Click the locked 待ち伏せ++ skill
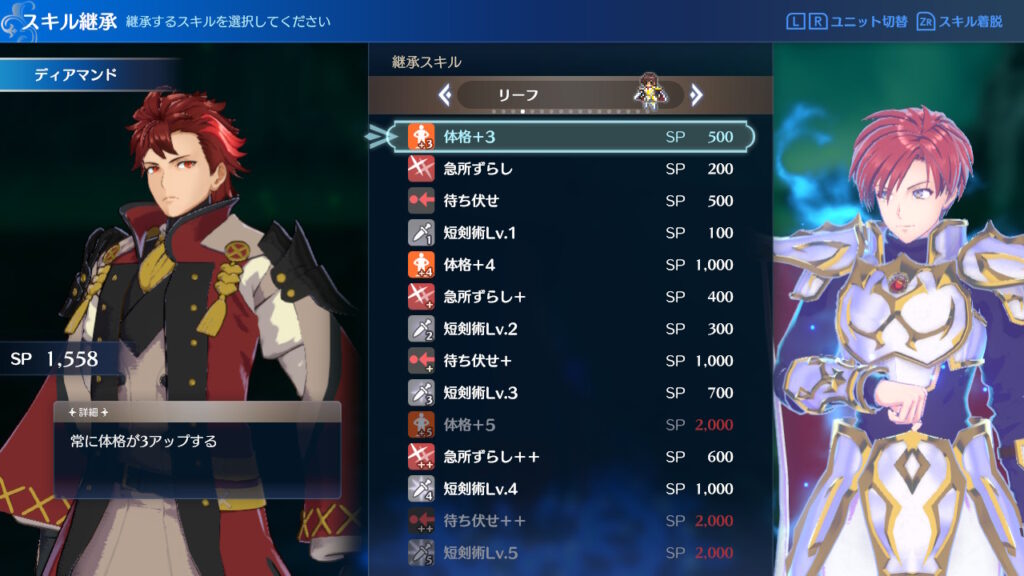Viewport: 1024px width, 576px height. pyautogui.click(x=570, y=521)
